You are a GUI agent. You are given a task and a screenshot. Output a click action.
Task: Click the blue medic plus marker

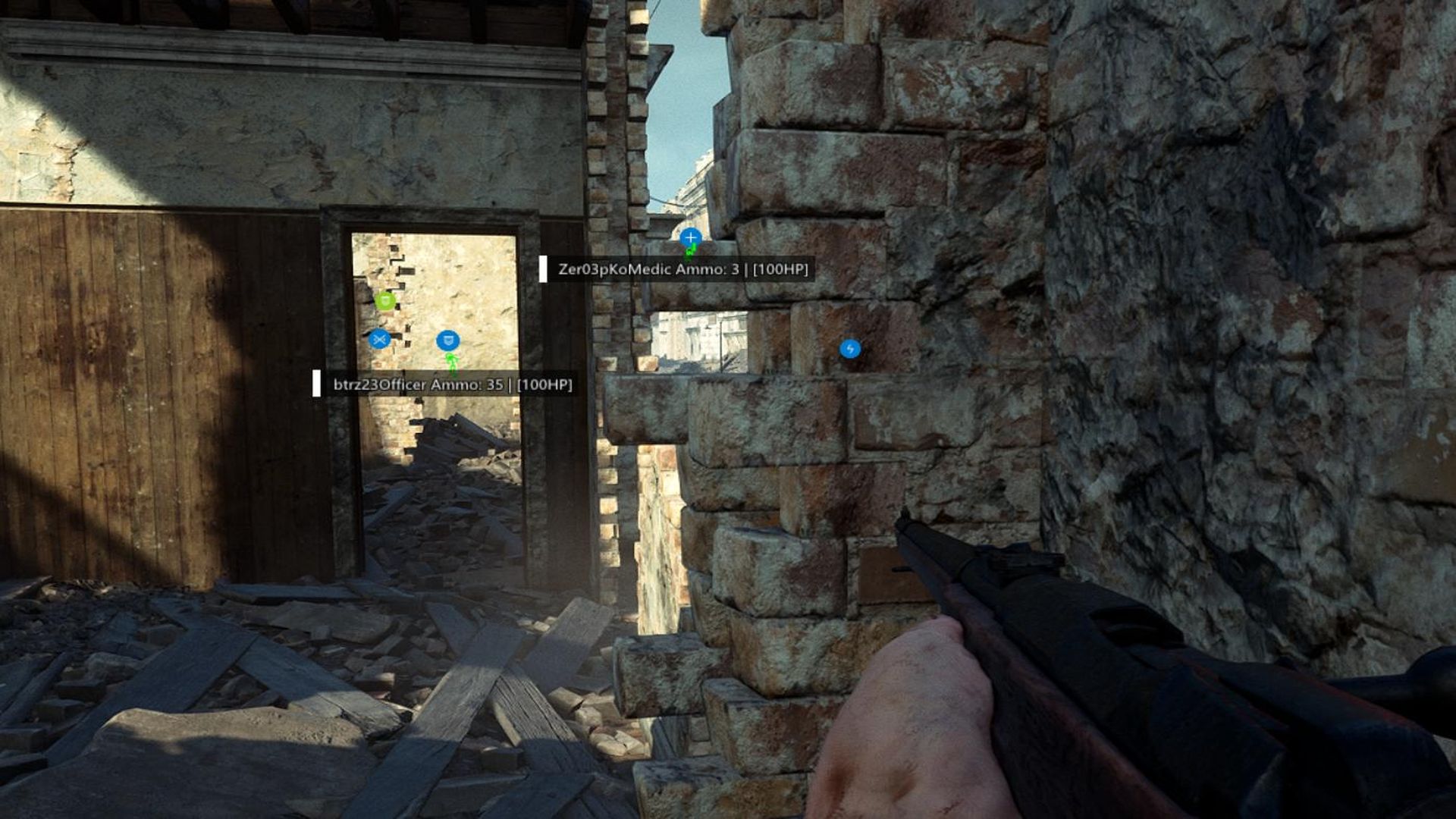pos(690,238)
